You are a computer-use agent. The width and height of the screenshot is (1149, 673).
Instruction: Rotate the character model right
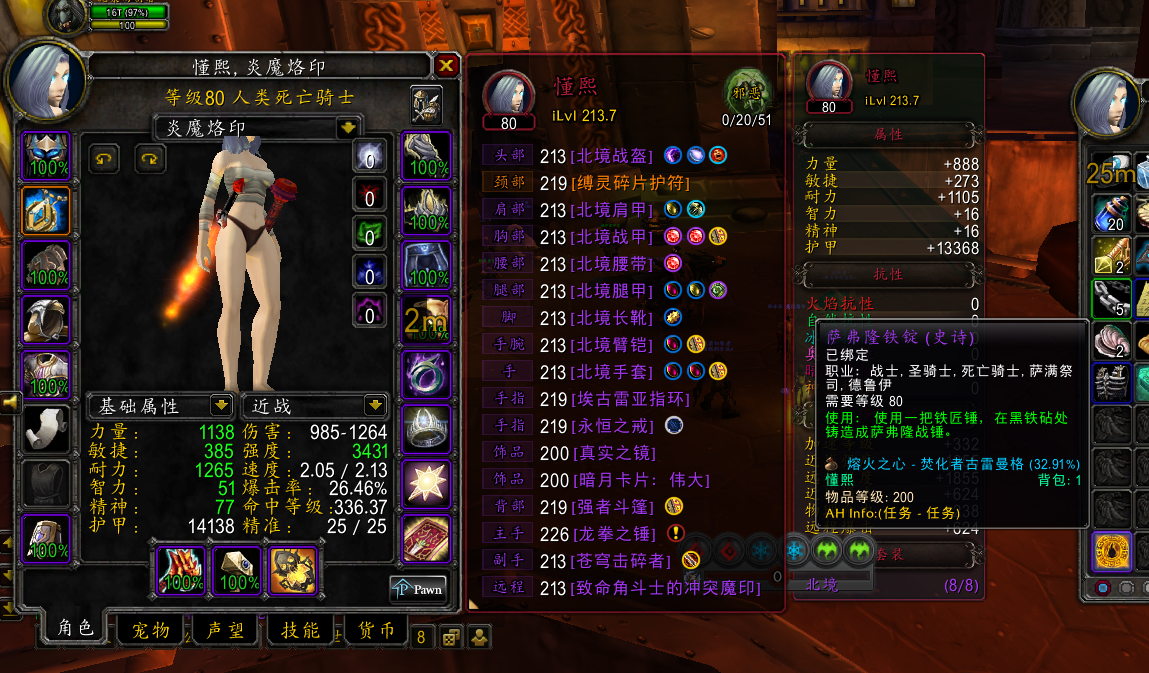pyautogui.click(x=149, y=158)
